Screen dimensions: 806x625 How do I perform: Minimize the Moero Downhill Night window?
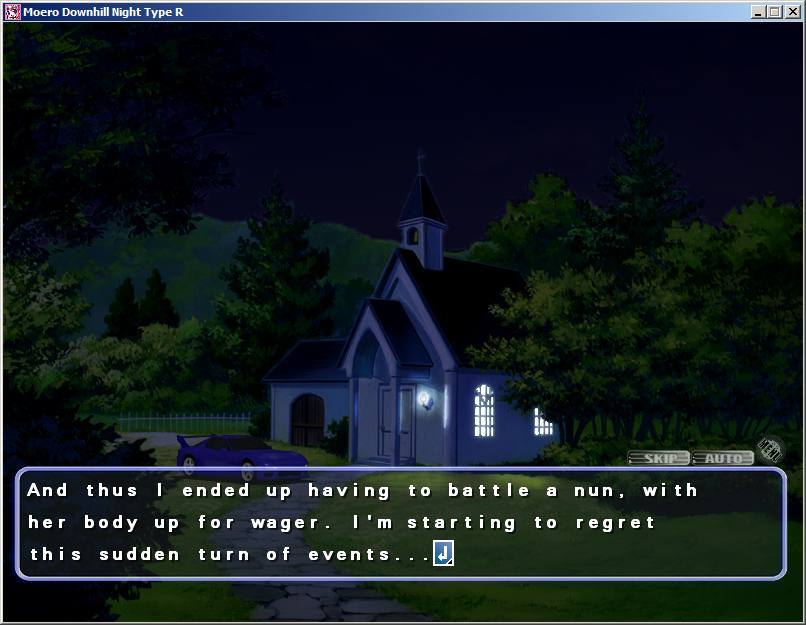tap(759, 12)
